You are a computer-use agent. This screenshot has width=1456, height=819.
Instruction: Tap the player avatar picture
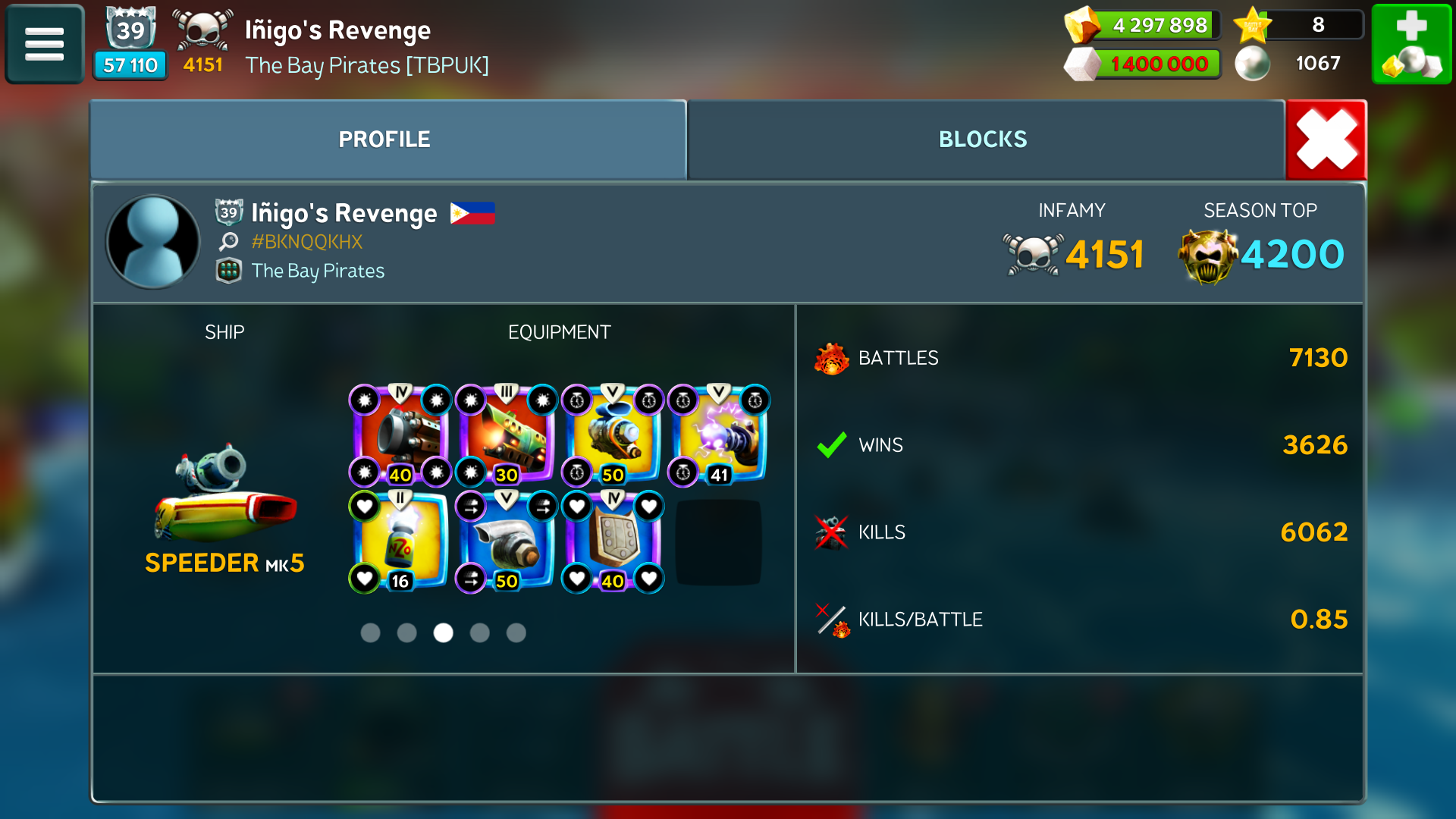click(153, 242)
